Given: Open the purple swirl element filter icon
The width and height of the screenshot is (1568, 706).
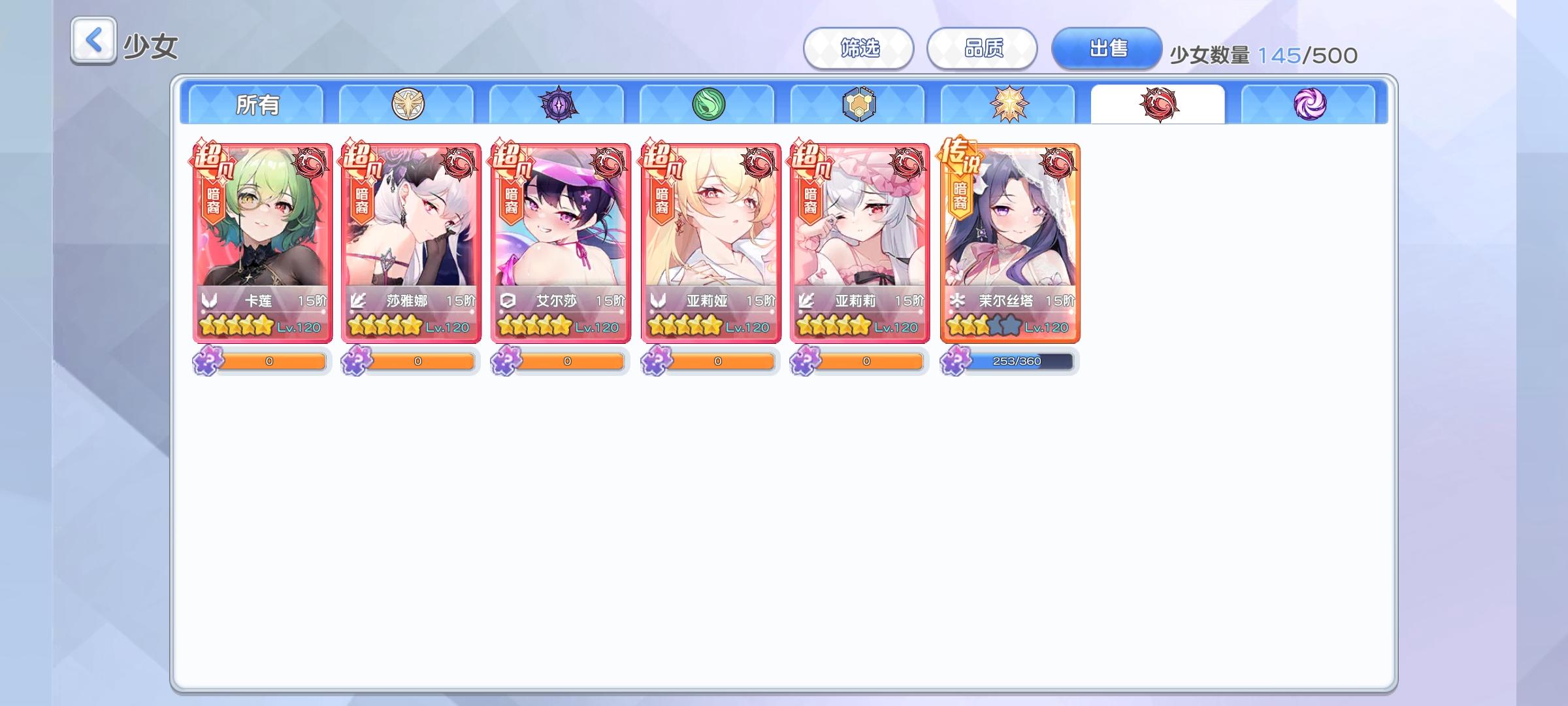Looking at the screenshot, I should pos(1307,103).
